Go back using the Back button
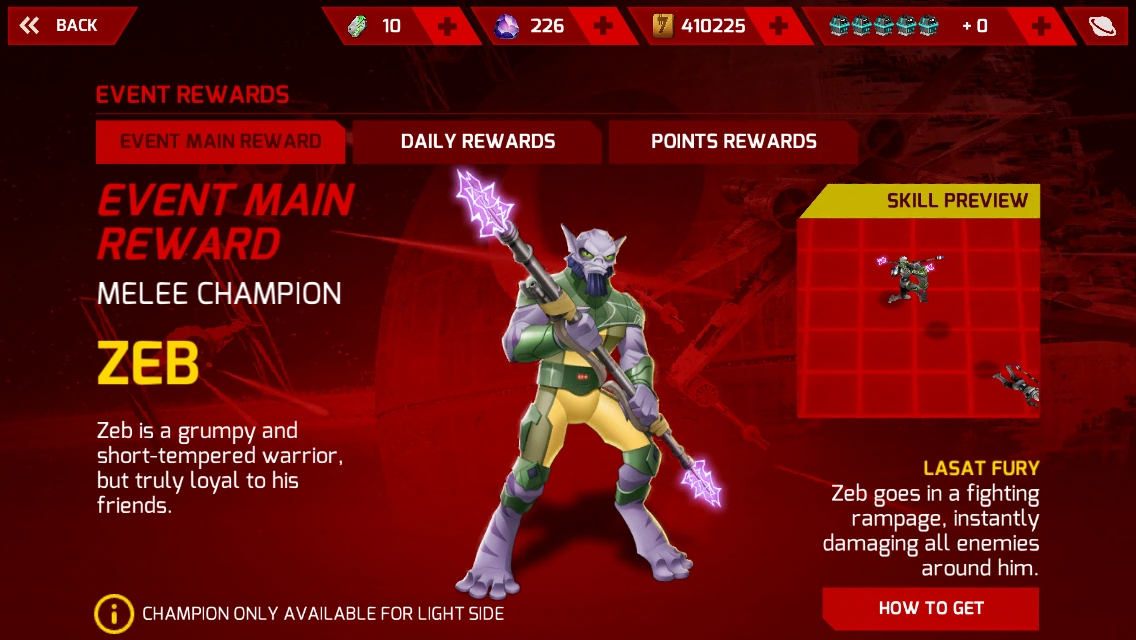Image resolution: width=1136 pixels, height=640 pixels. tap(62, 26)
